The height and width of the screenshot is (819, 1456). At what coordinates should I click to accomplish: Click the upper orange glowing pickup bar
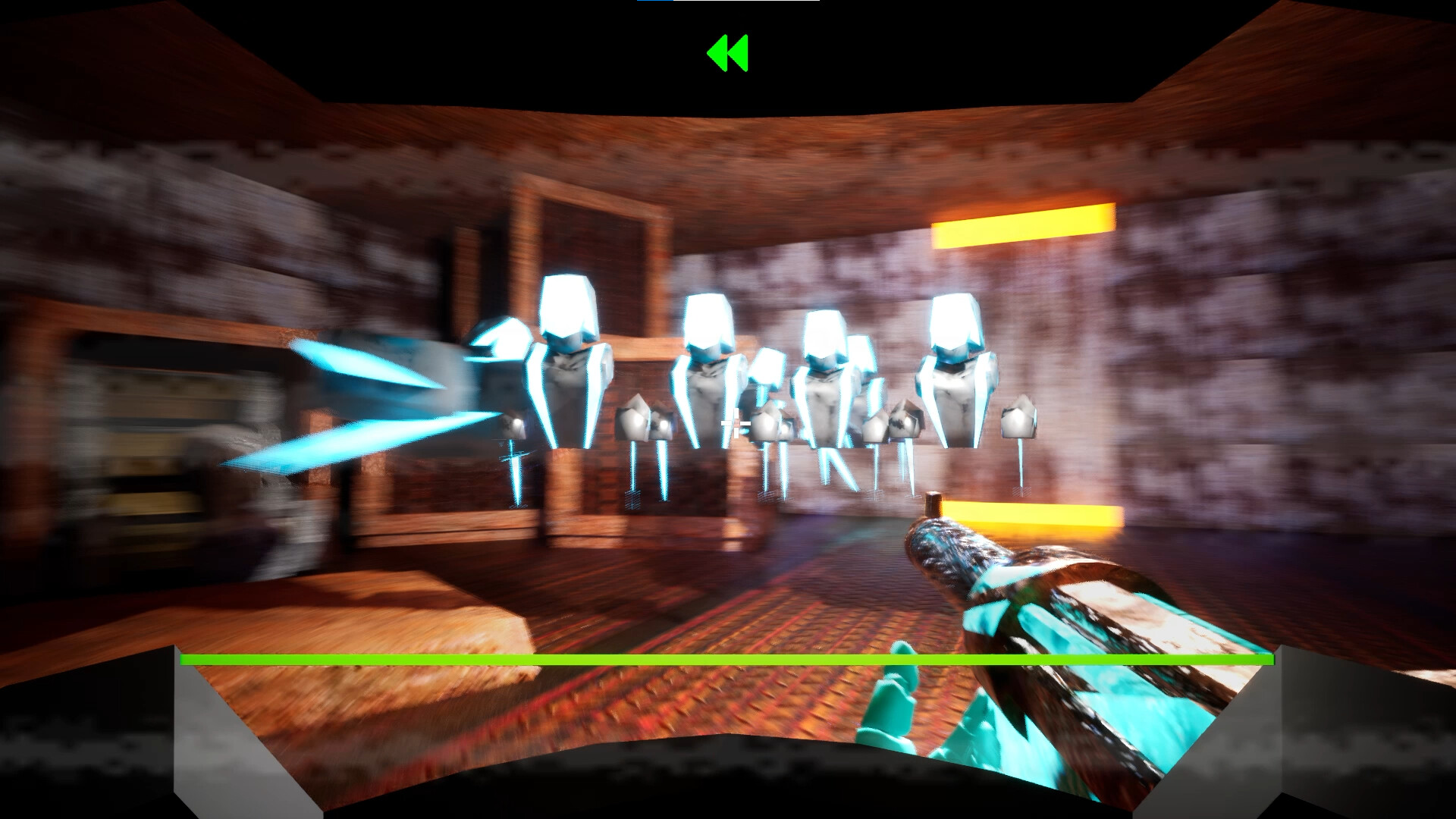[x=1024, y=227]
